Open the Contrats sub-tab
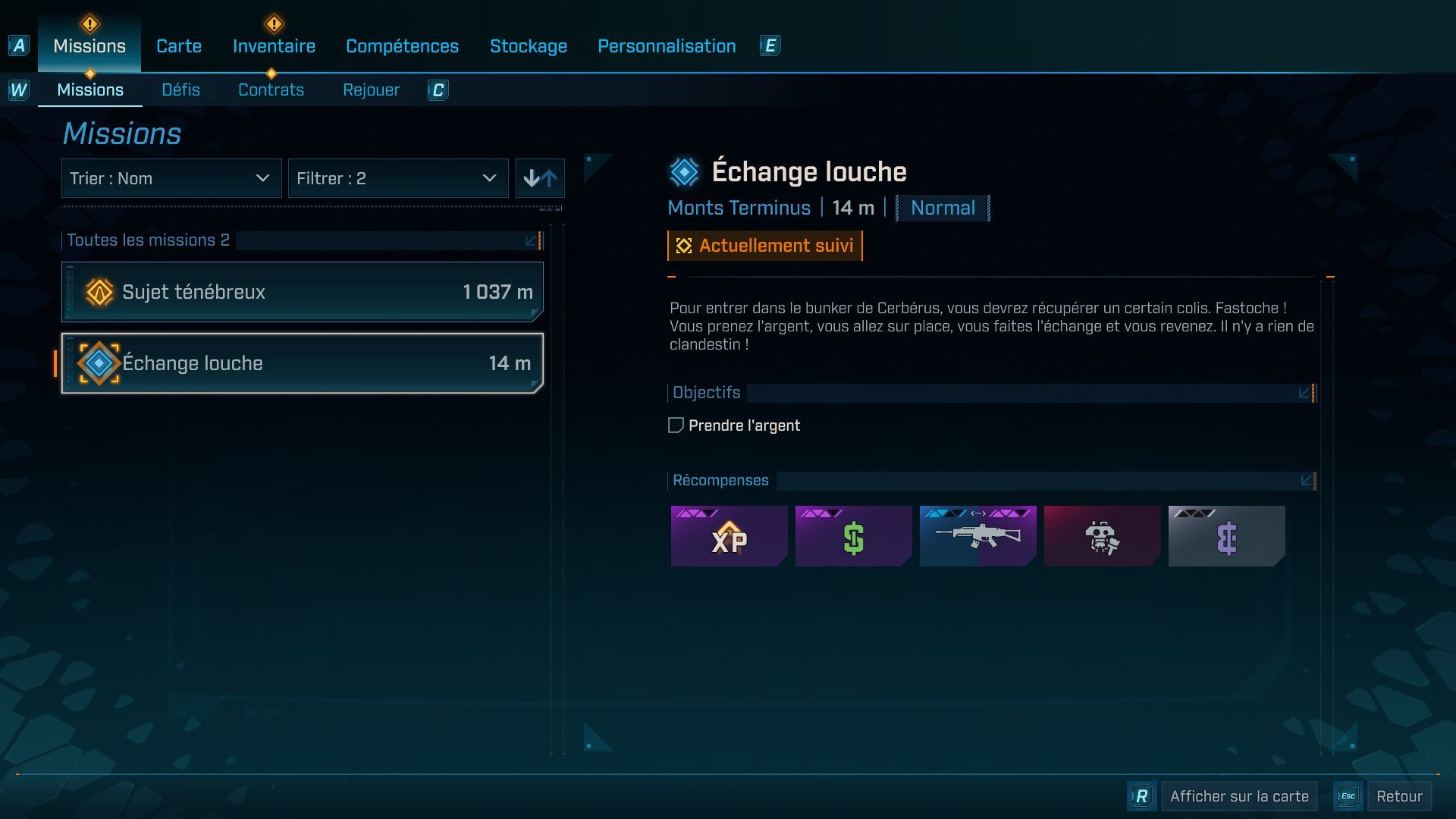Image resolution: width=1456 pixels, height=819 pixels. coord(271,89)
